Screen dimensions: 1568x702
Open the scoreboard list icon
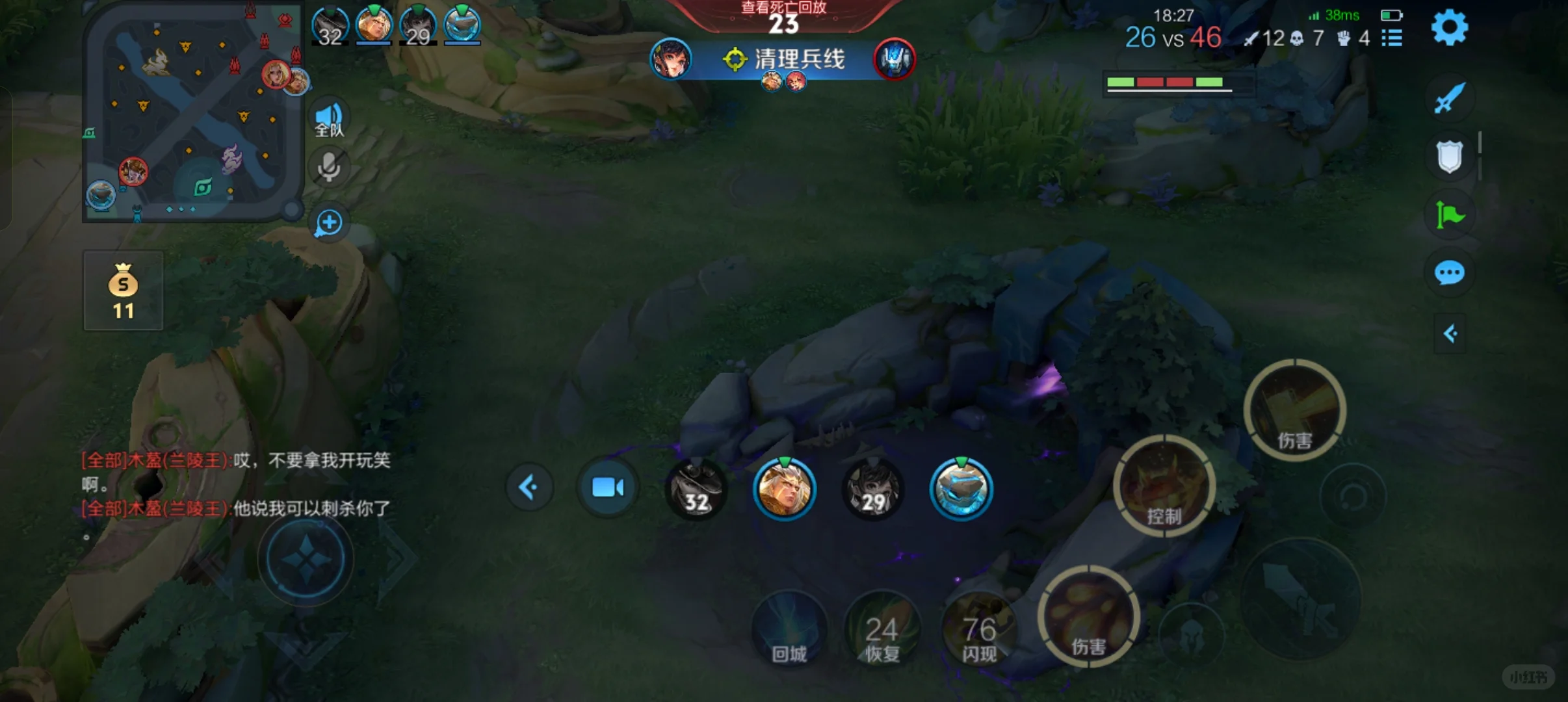1392,38
